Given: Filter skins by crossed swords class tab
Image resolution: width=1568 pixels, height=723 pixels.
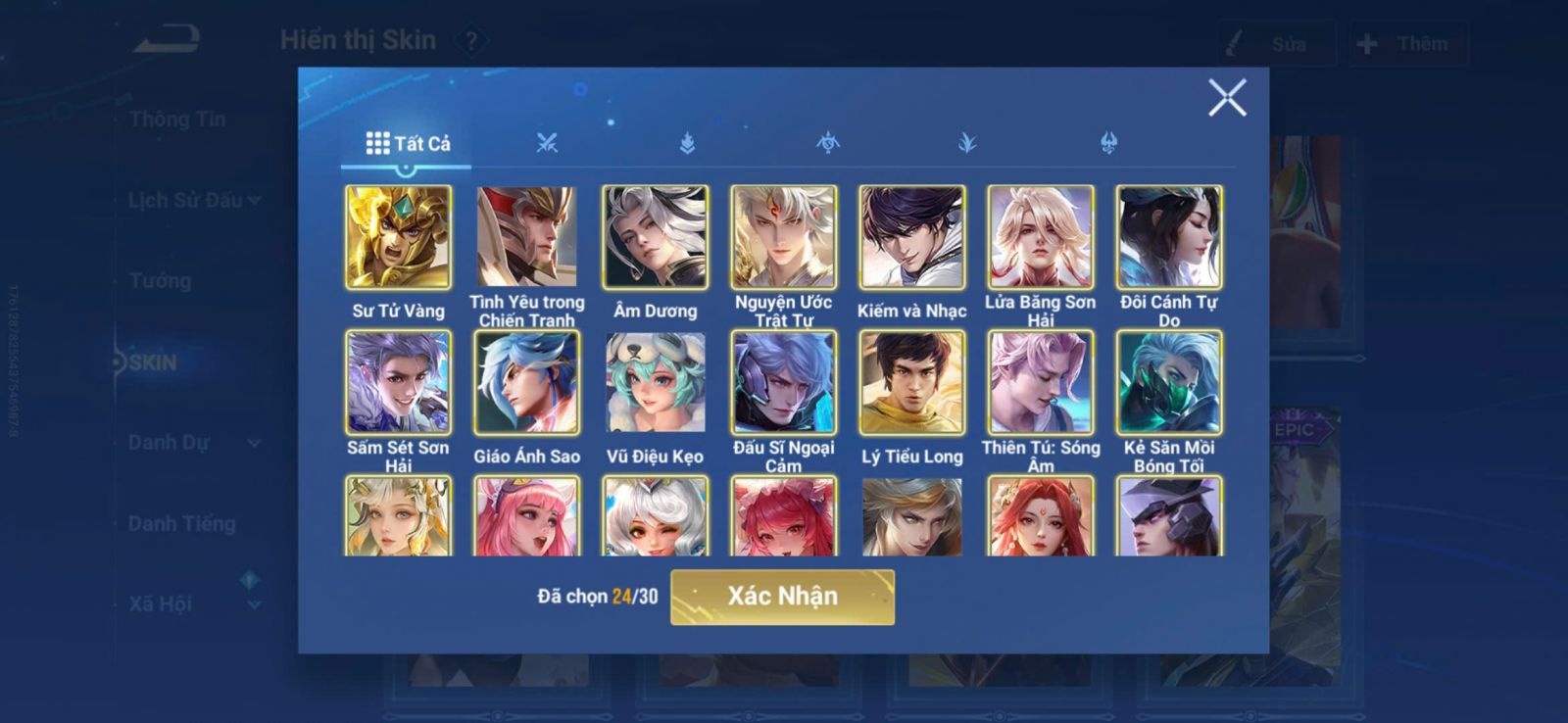Looking at the screenshot, I should (547, 144).
